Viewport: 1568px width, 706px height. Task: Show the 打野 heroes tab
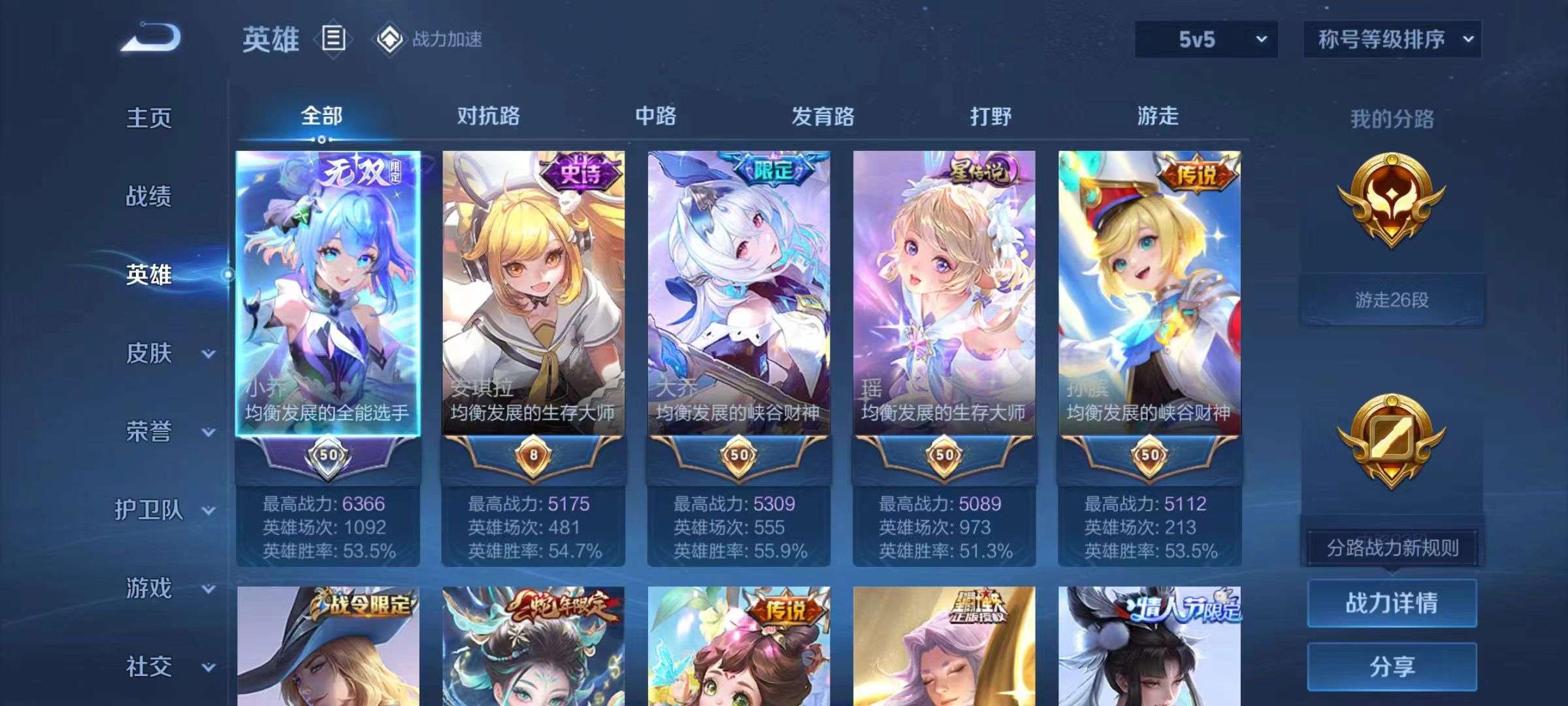coord(990,116)
